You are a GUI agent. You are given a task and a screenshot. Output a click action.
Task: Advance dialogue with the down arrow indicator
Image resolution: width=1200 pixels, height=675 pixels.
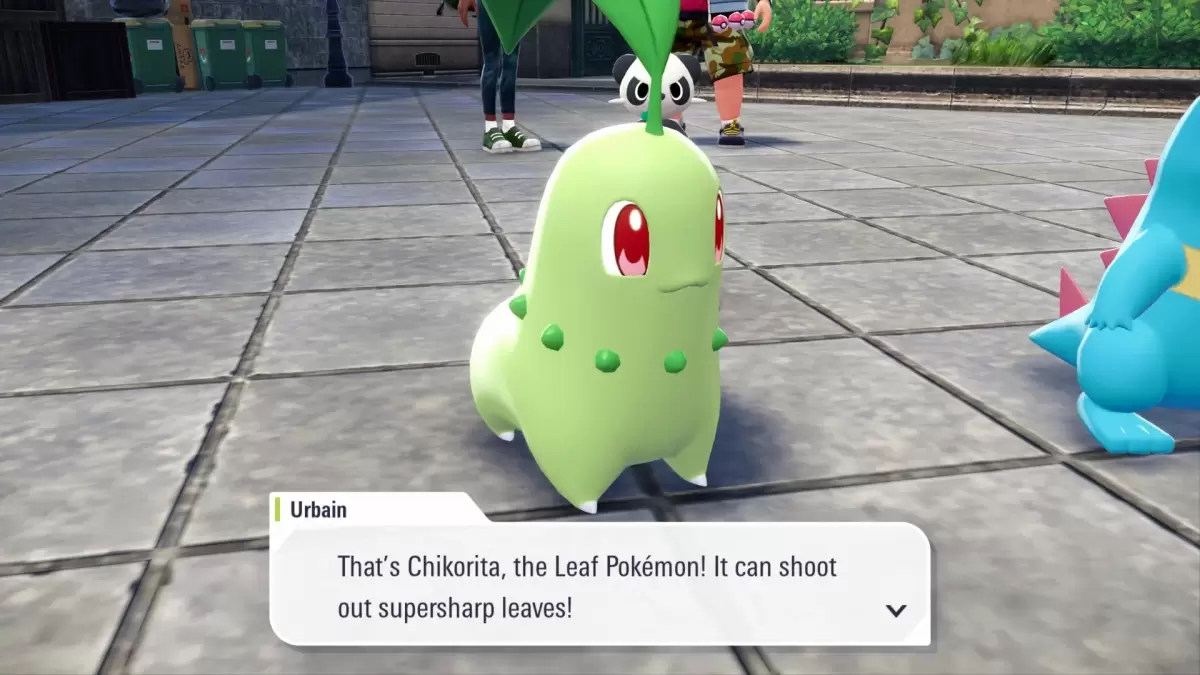pos(896,610)
